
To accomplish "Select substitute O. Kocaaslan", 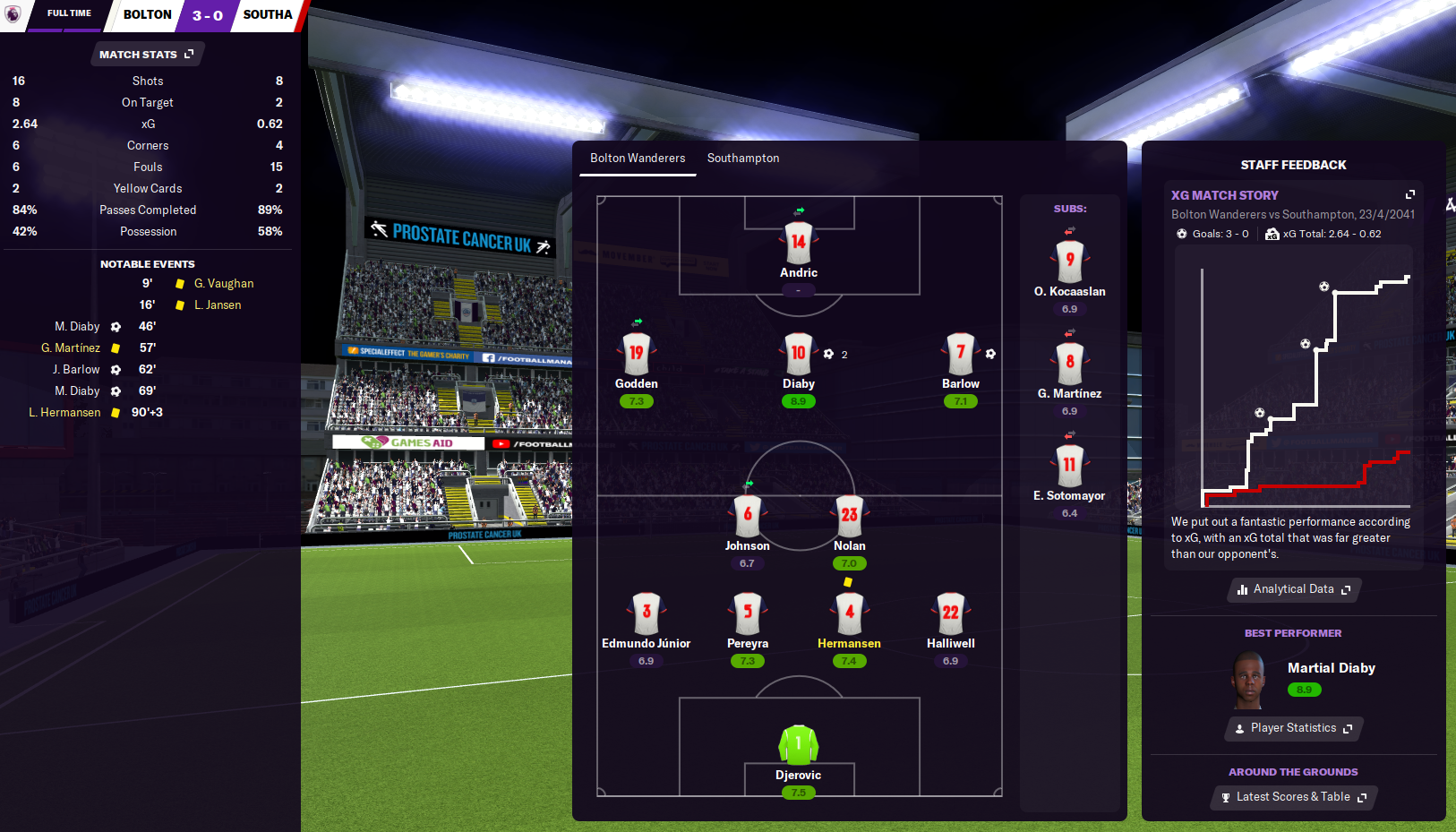I will tap(1069, 261).
